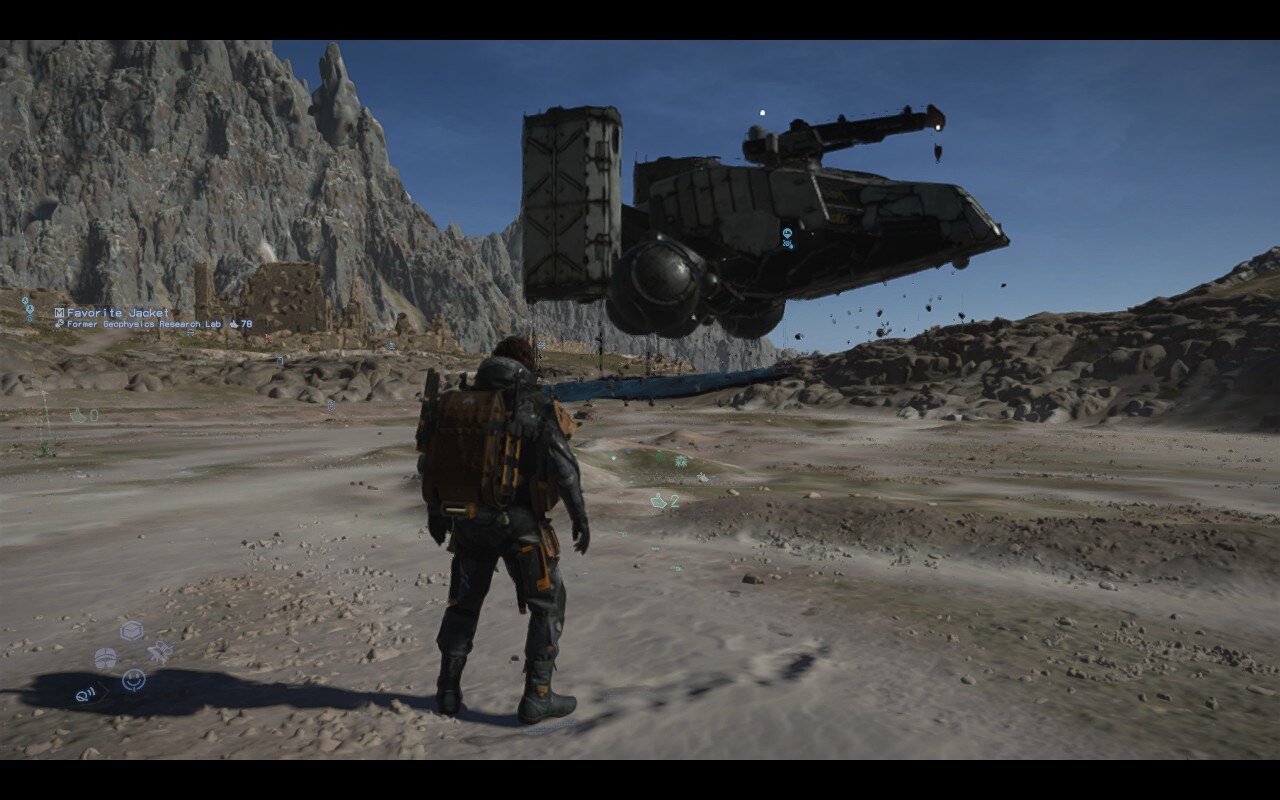The height and width of the screenshot is (800, 1280).
Task: Click the green thumbs-up marker showing 2 likes
Action: pyautogui.click(x=663, y=501)
